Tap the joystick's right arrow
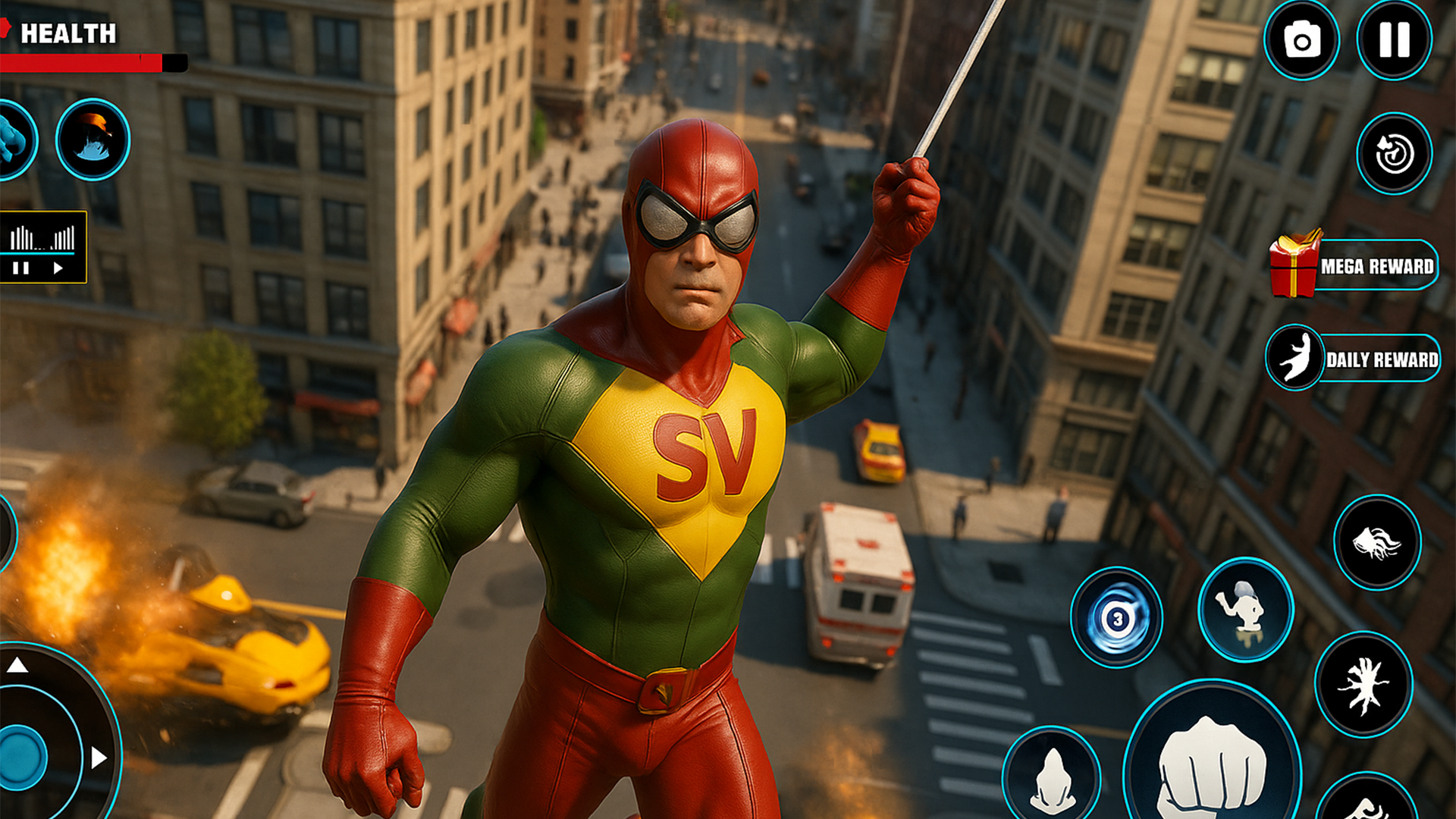 pos(99,758)
